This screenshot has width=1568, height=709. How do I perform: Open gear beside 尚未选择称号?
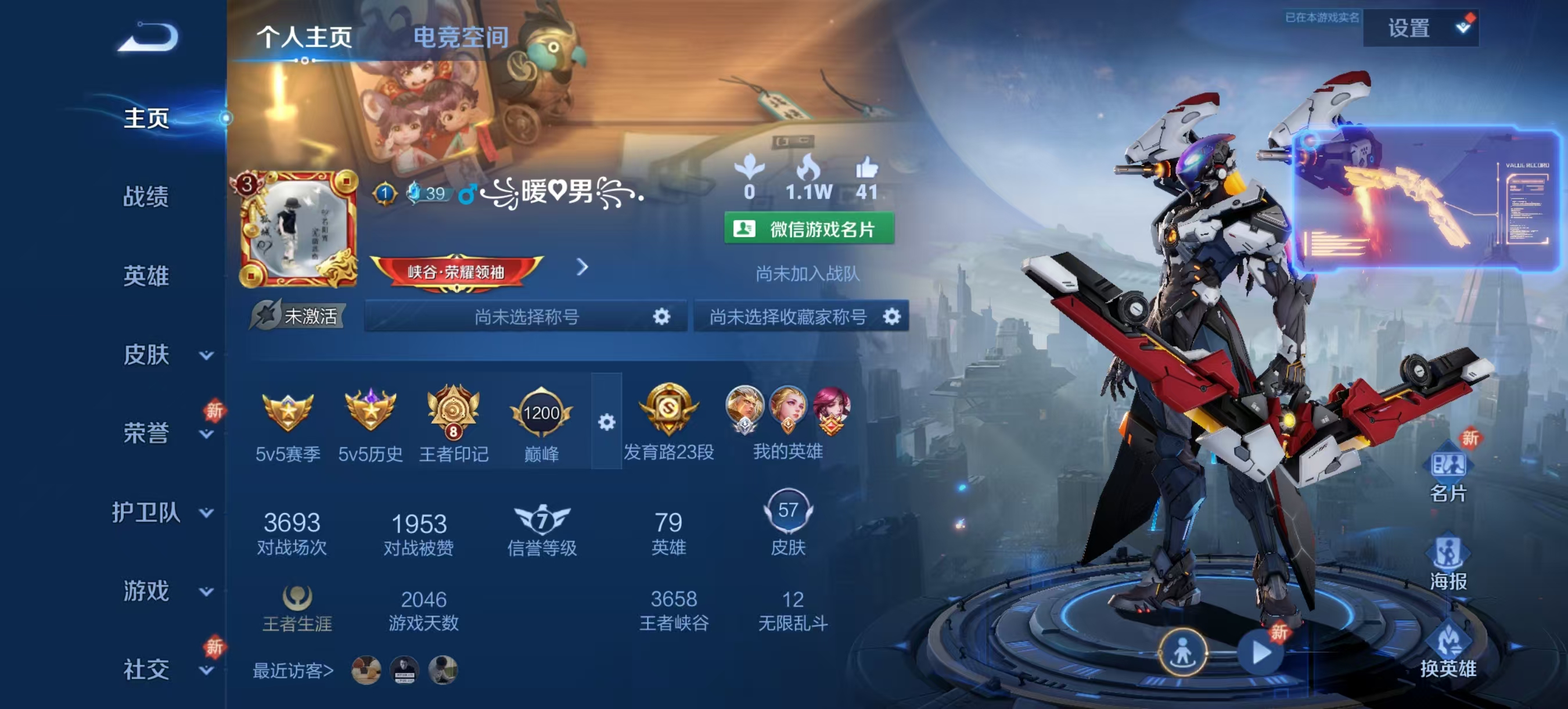pos(661,316)
